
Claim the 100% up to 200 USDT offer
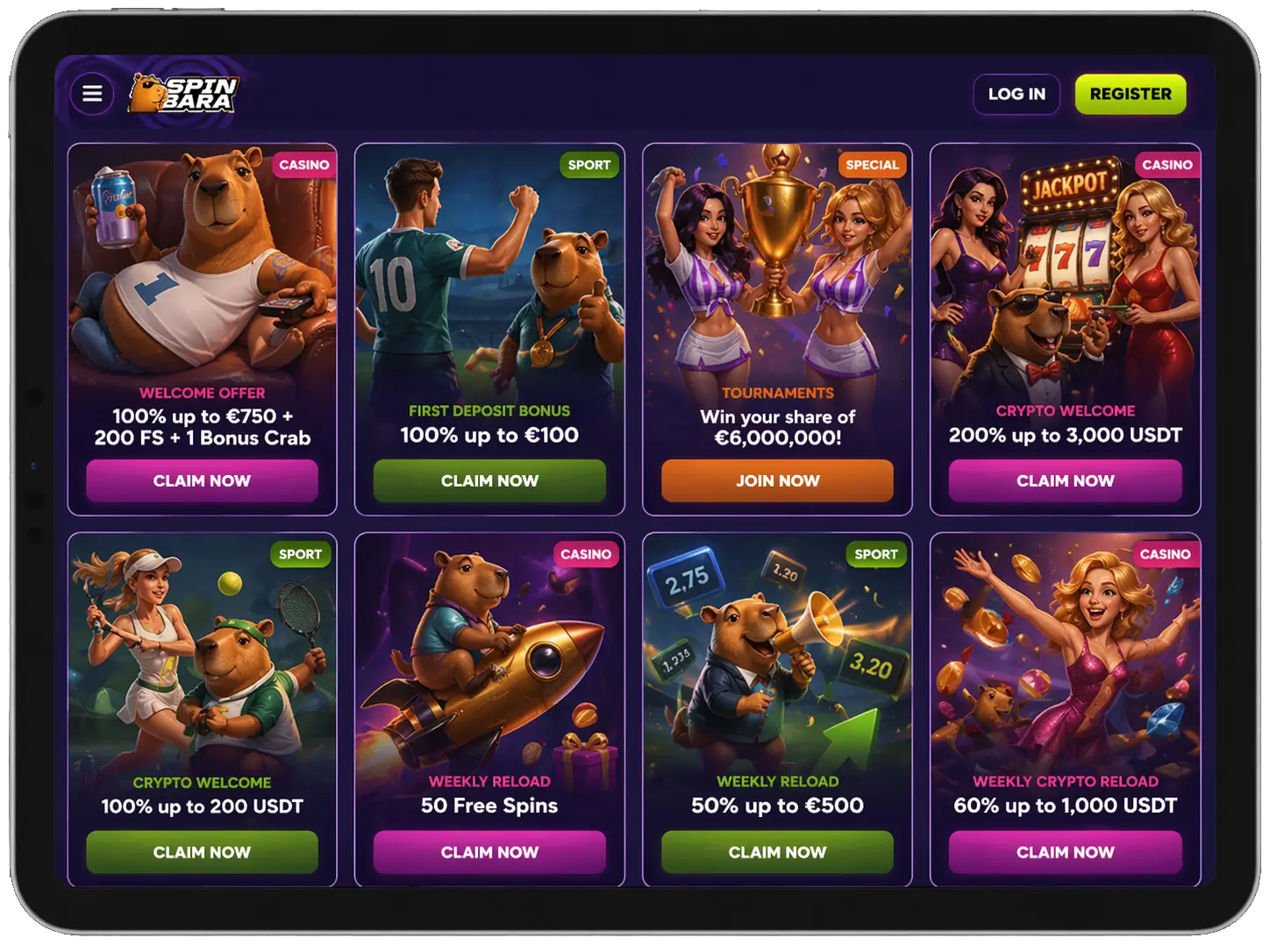(201, 852)
